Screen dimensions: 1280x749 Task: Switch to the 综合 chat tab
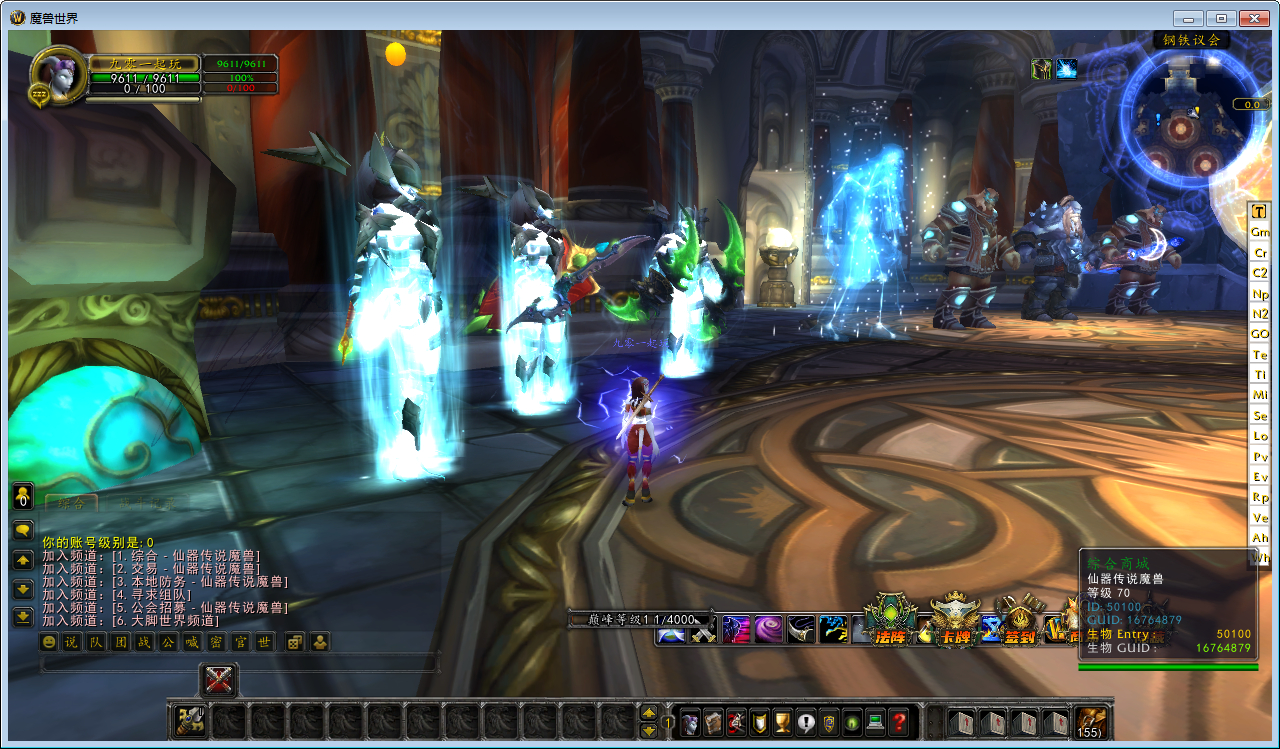pos(72,503)
